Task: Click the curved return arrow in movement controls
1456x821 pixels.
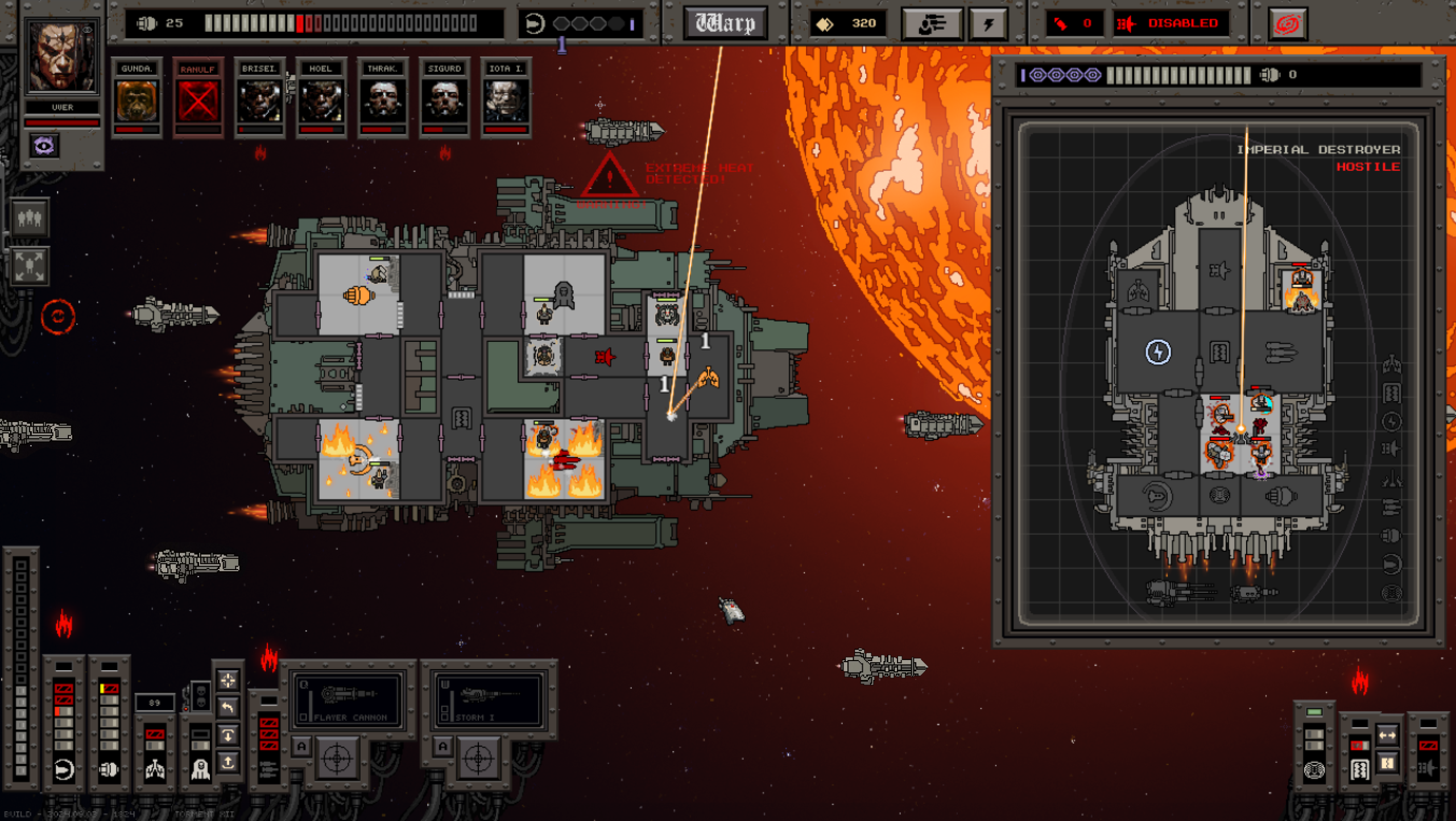Action: pos(228,707)
